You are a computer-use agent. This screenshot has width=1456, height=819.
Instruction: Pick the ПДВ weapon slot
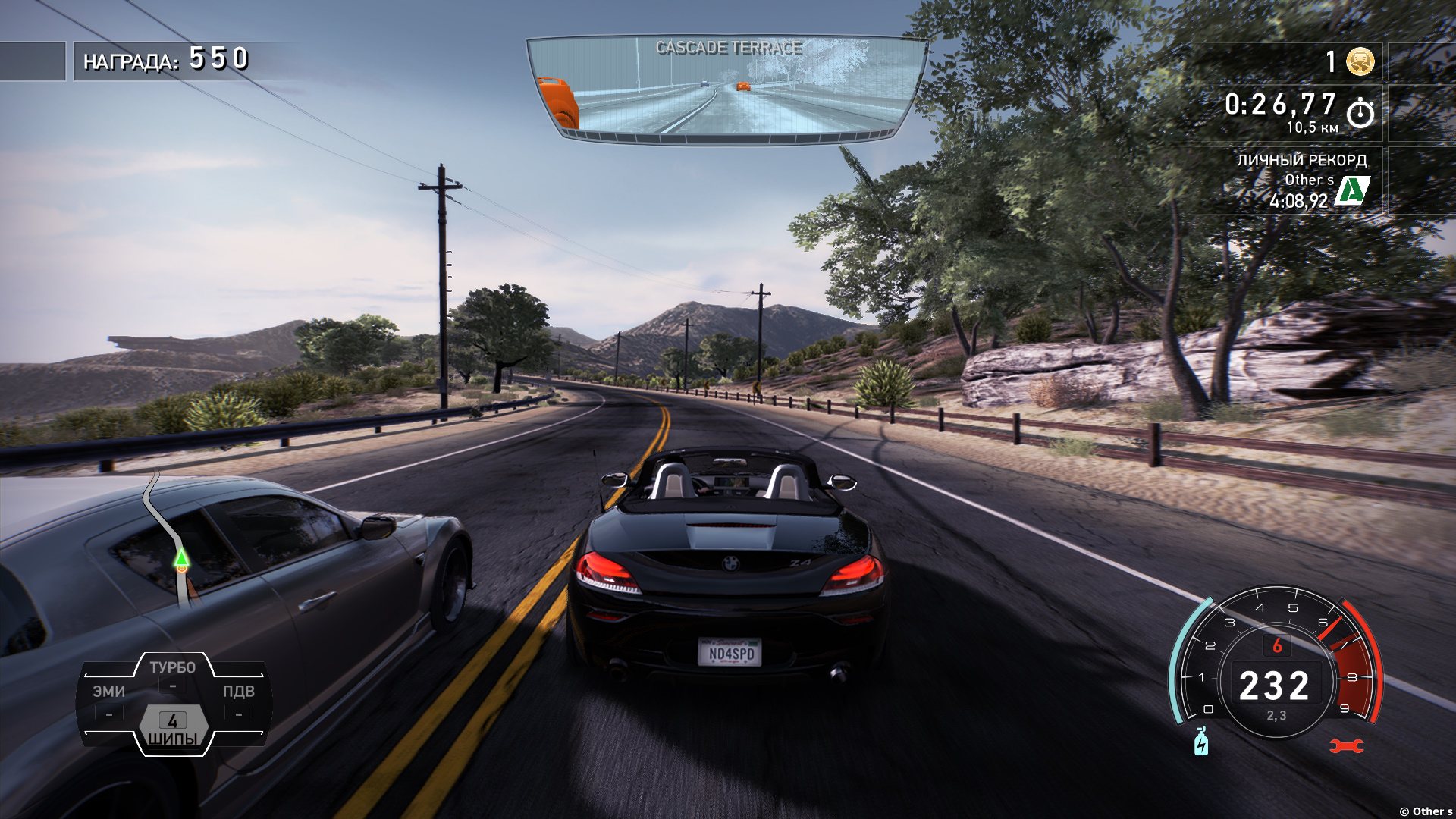(238, 699)
